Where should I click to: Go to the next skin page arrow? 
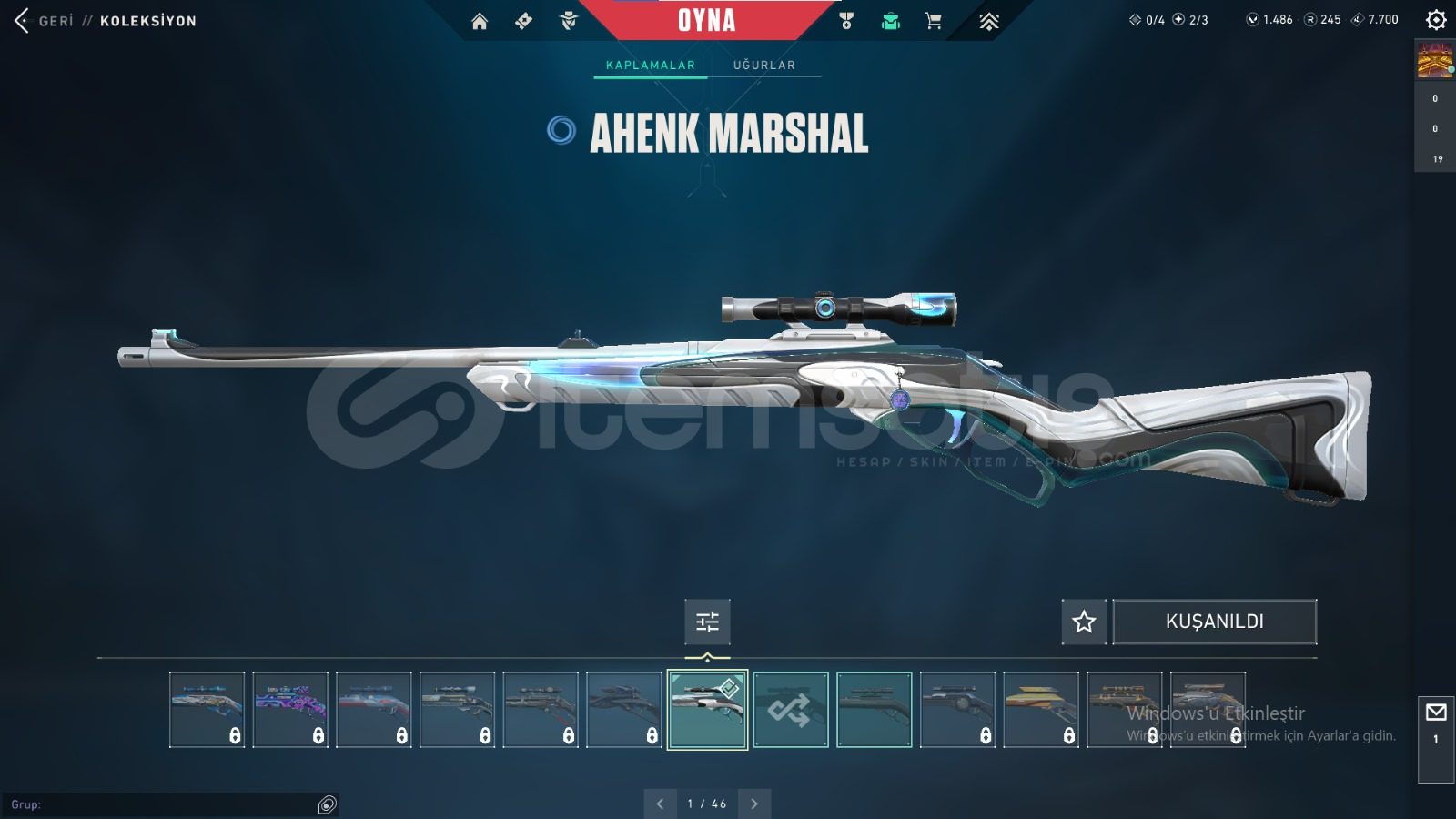pos(754,804)
